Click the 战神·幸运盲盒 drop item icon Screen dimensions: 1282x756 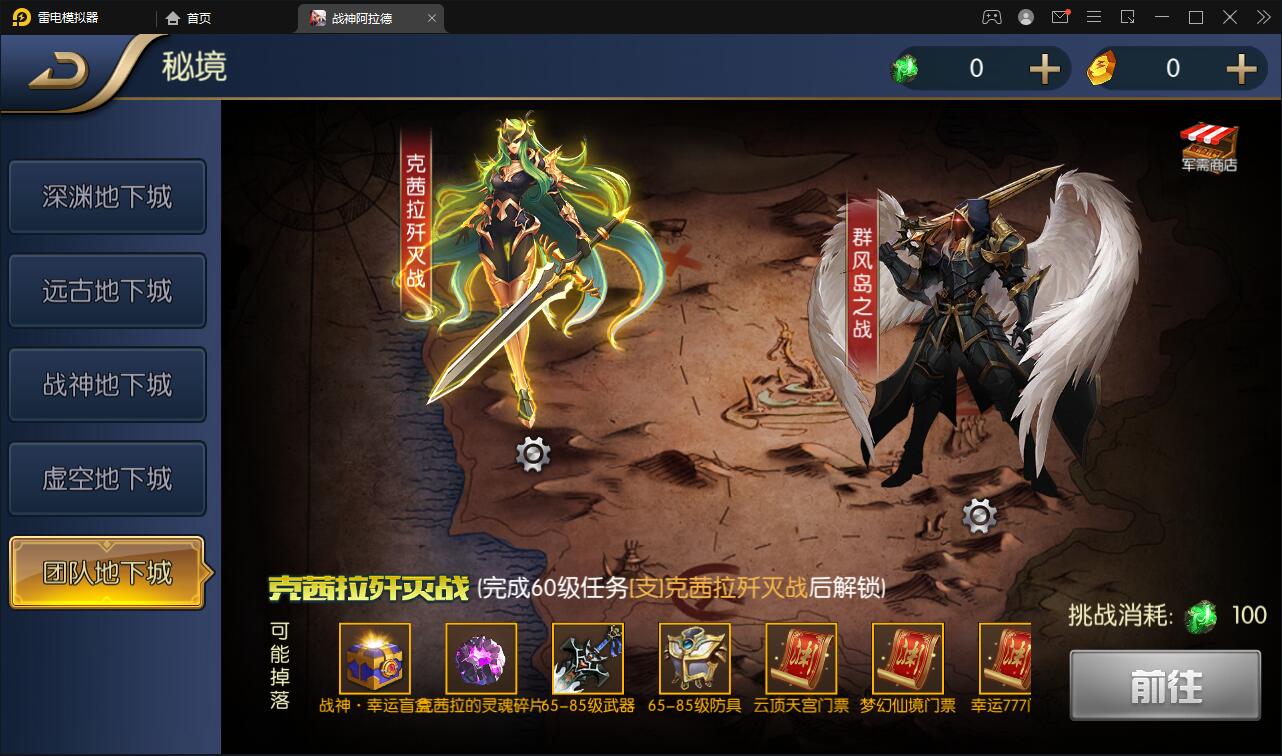pos(374,660)
